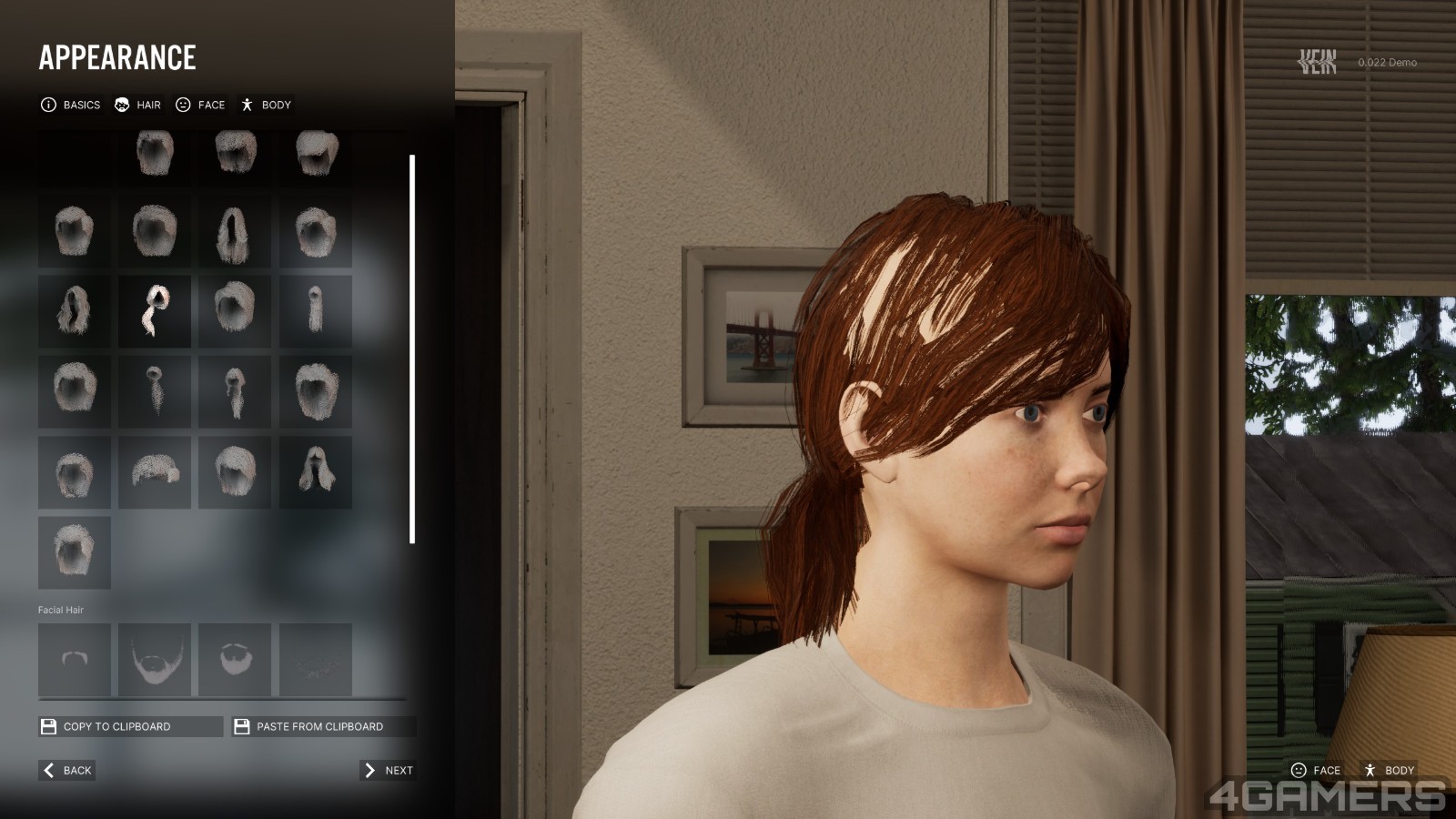Open the Body tab in the Appearance header

coord(266,105)
